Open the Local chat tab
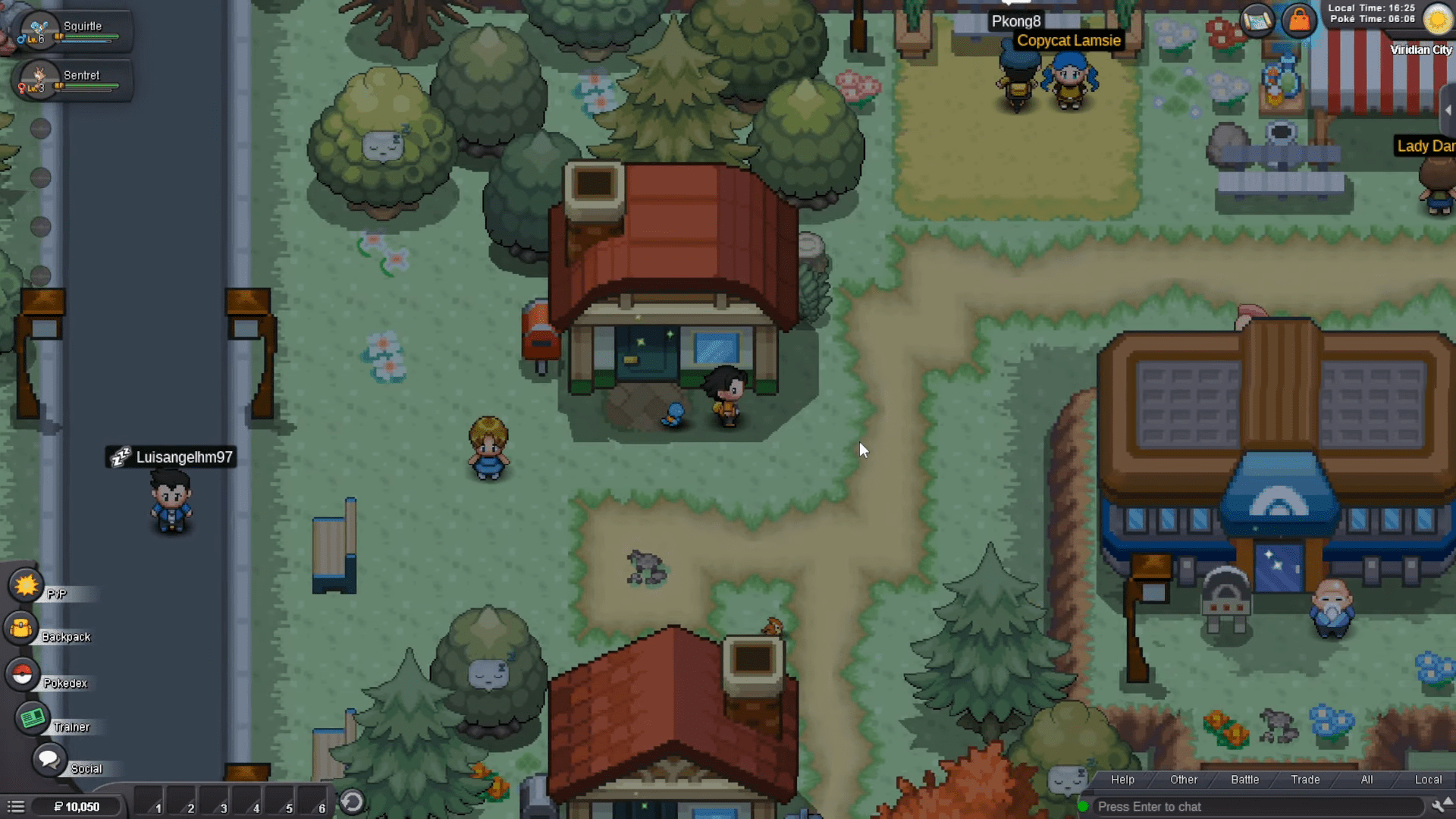Screen dimensions: 1456x819 click(x=1429, y=779)
